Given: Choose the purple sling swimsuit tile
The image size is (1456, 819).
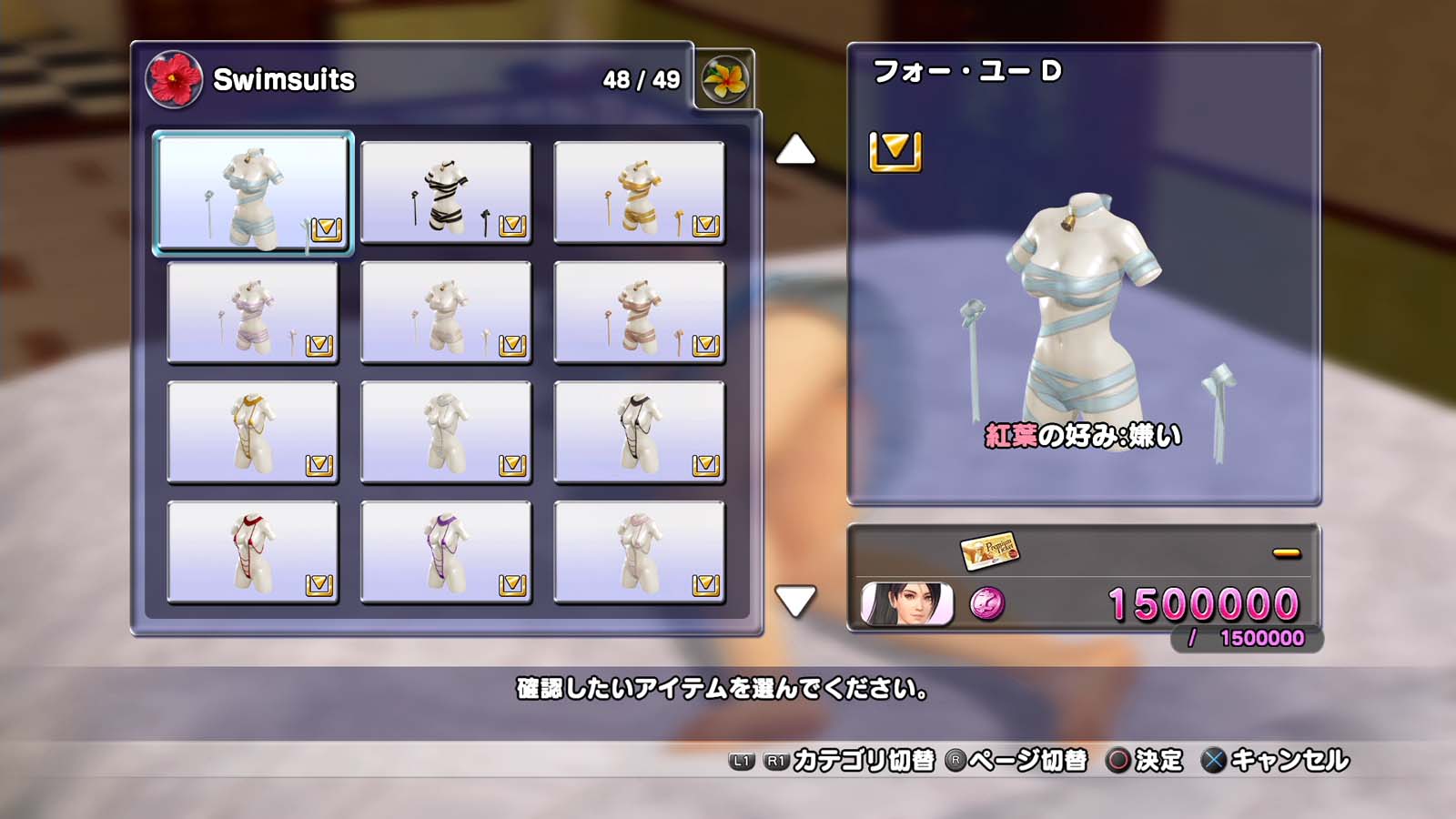Looking at the screenshot, I should [446, 552].
